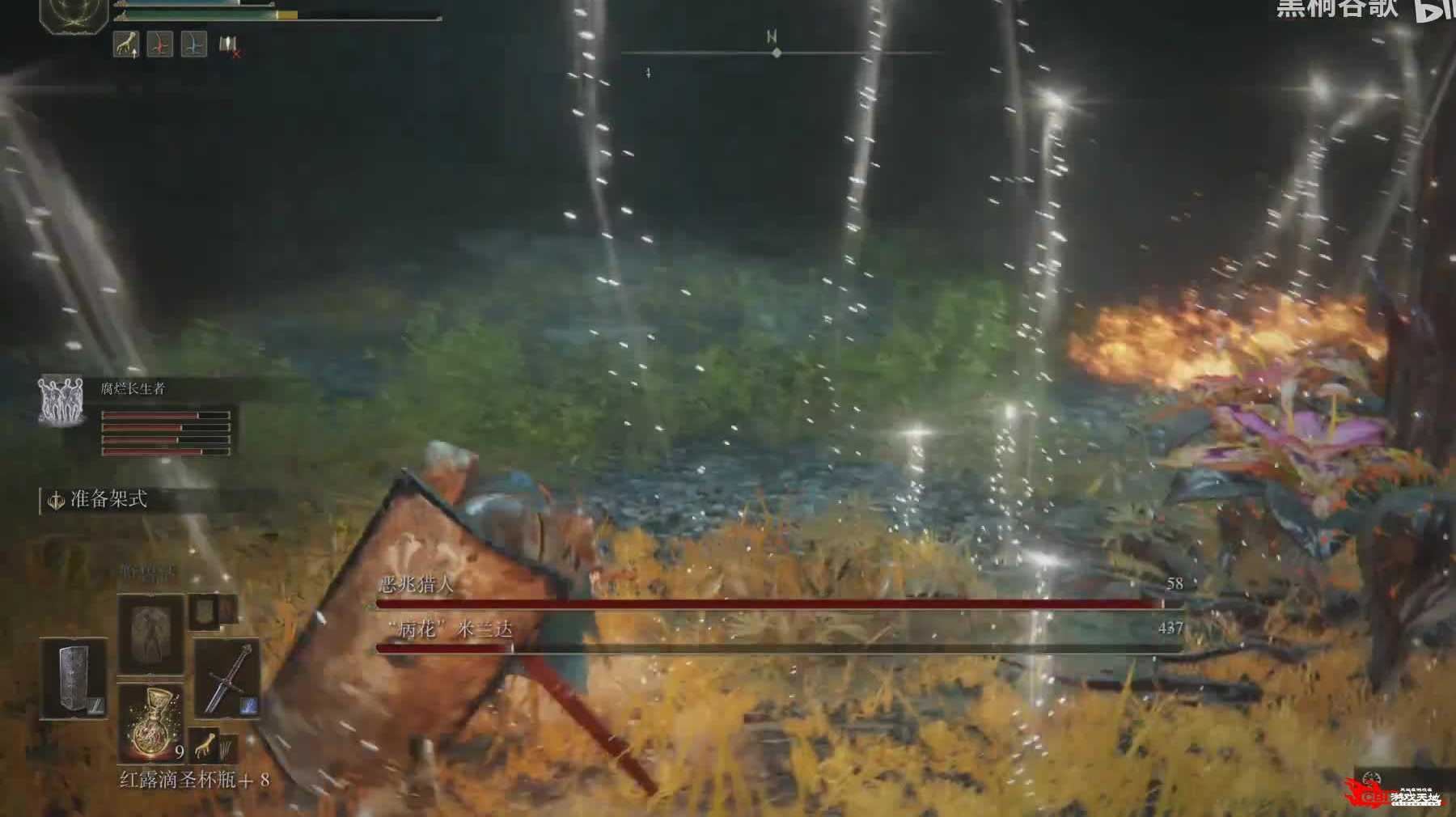Click the red figure status icon

[160, 44]
